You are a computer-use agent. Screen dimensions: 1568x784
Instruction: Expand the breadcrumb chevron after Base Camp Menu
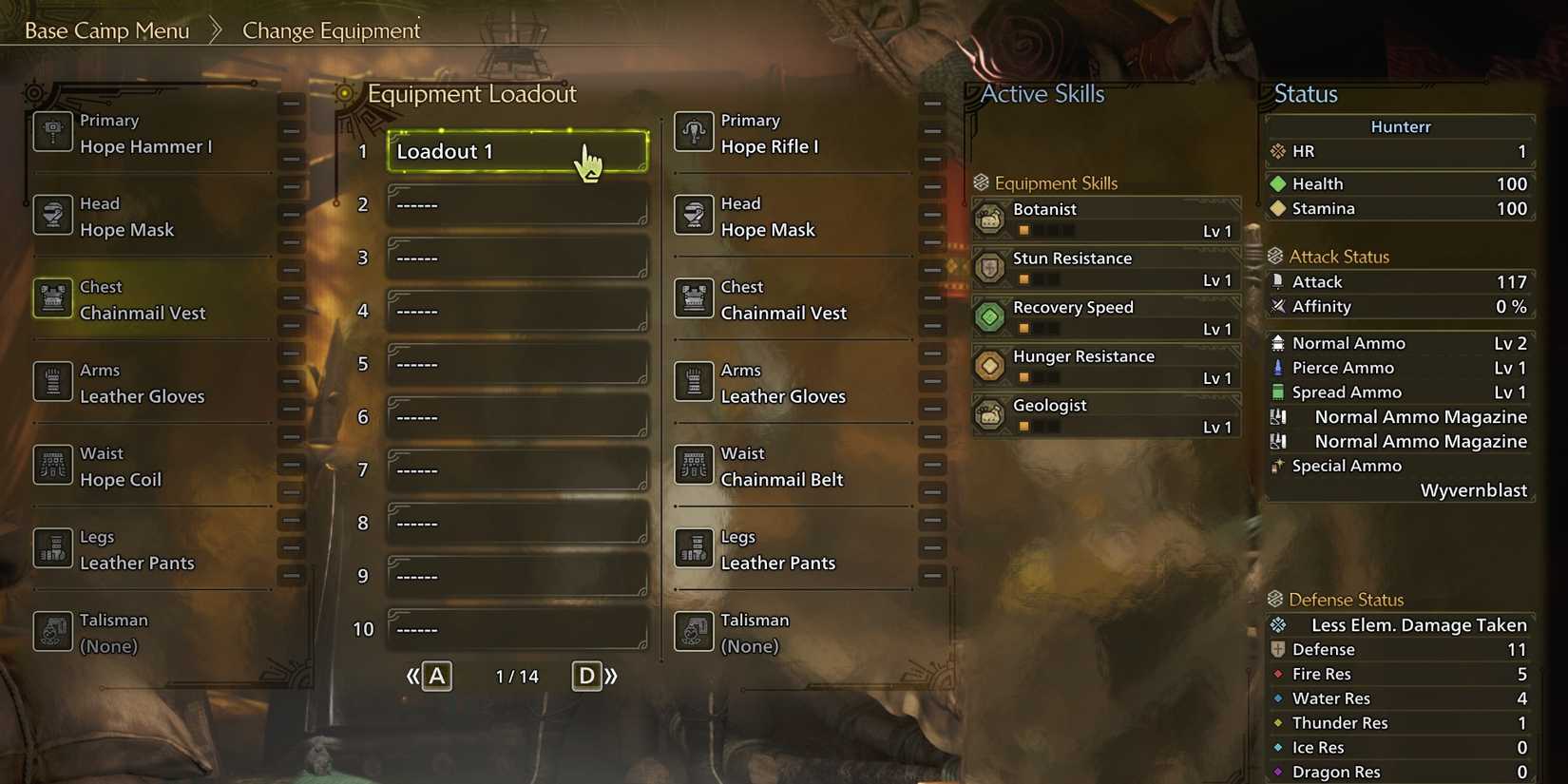tap(214, 29)
